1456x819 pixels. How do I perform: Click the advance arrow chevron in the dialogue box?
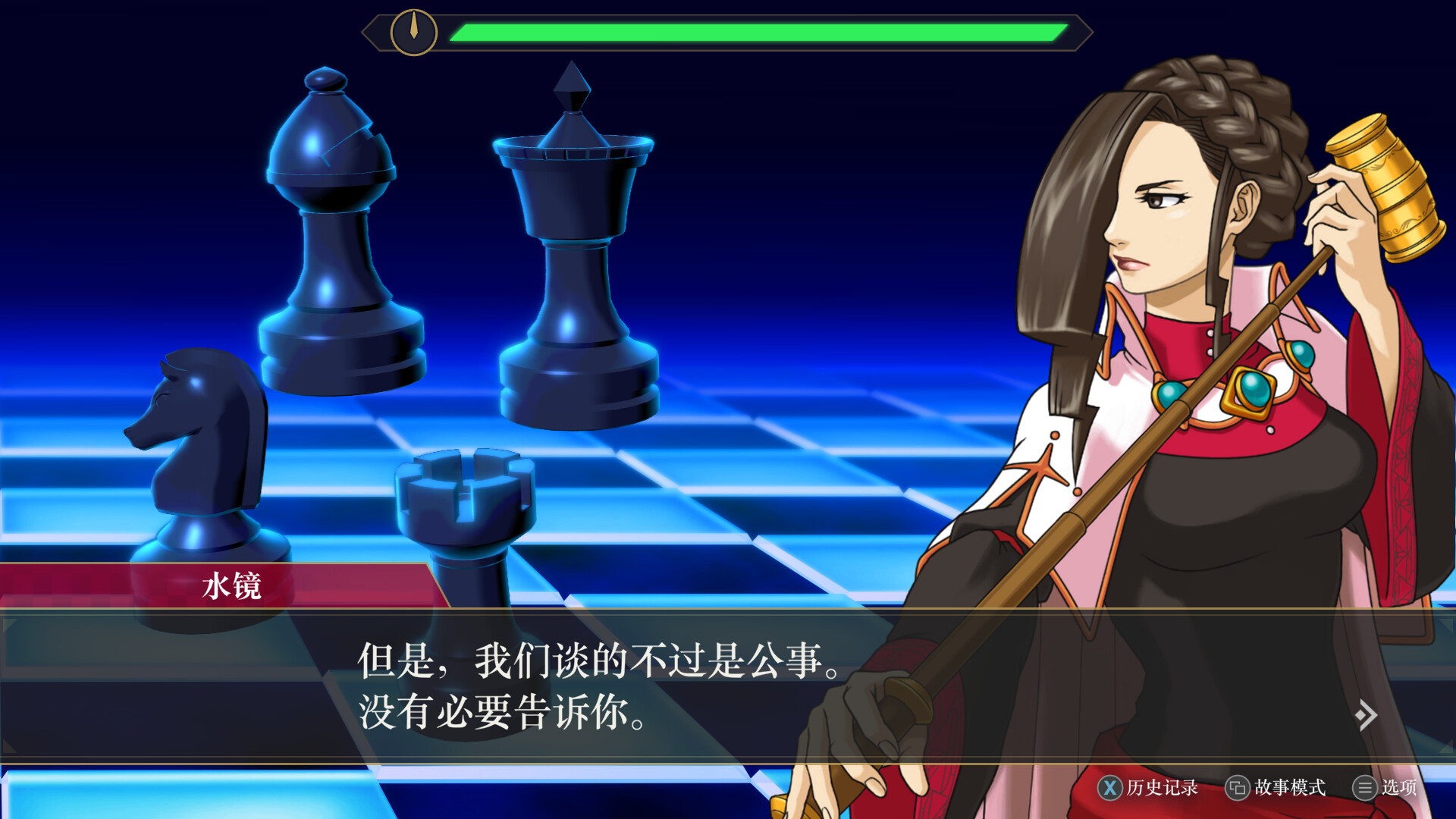click(1369, 714)
